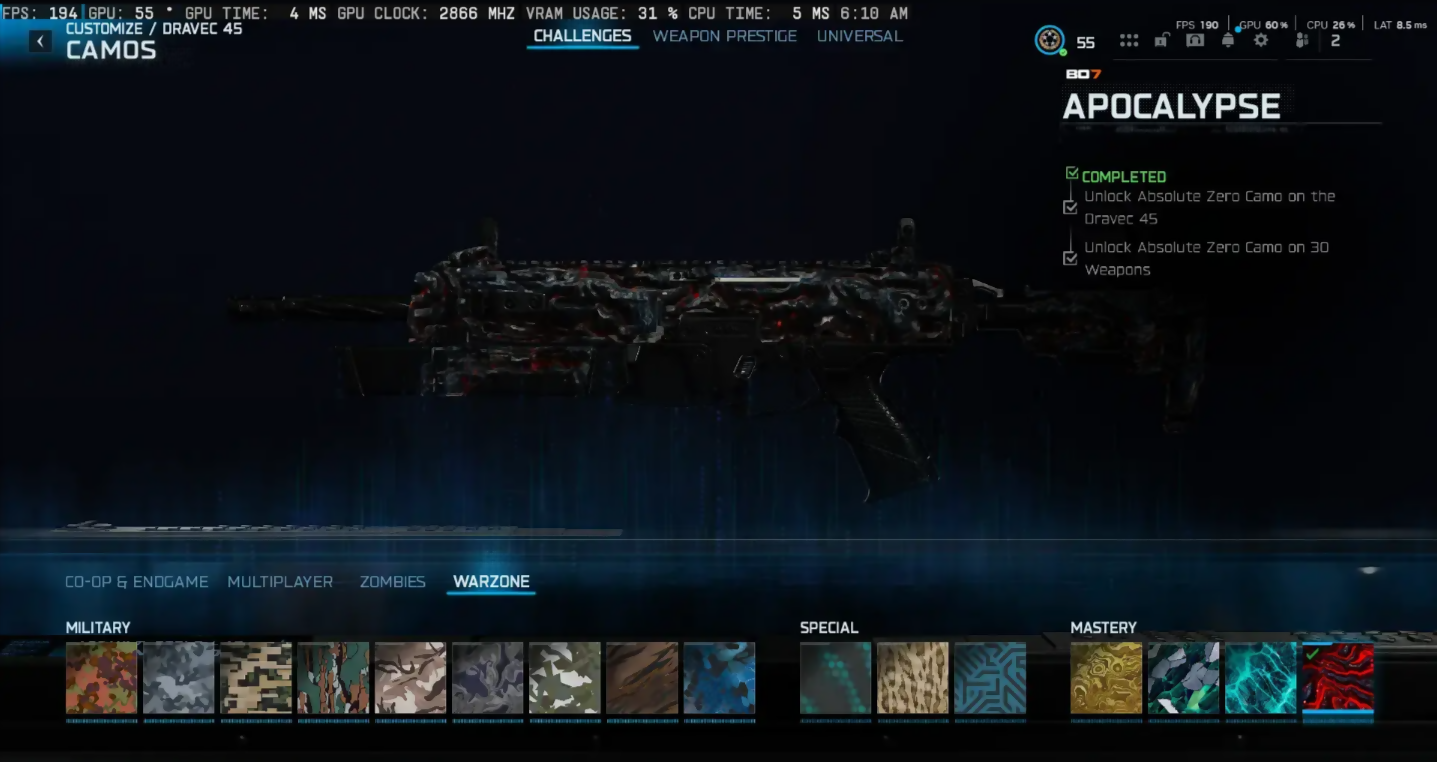Open the grid menu icon
Screen dimensions: 1437x762
pos(1129,41)
